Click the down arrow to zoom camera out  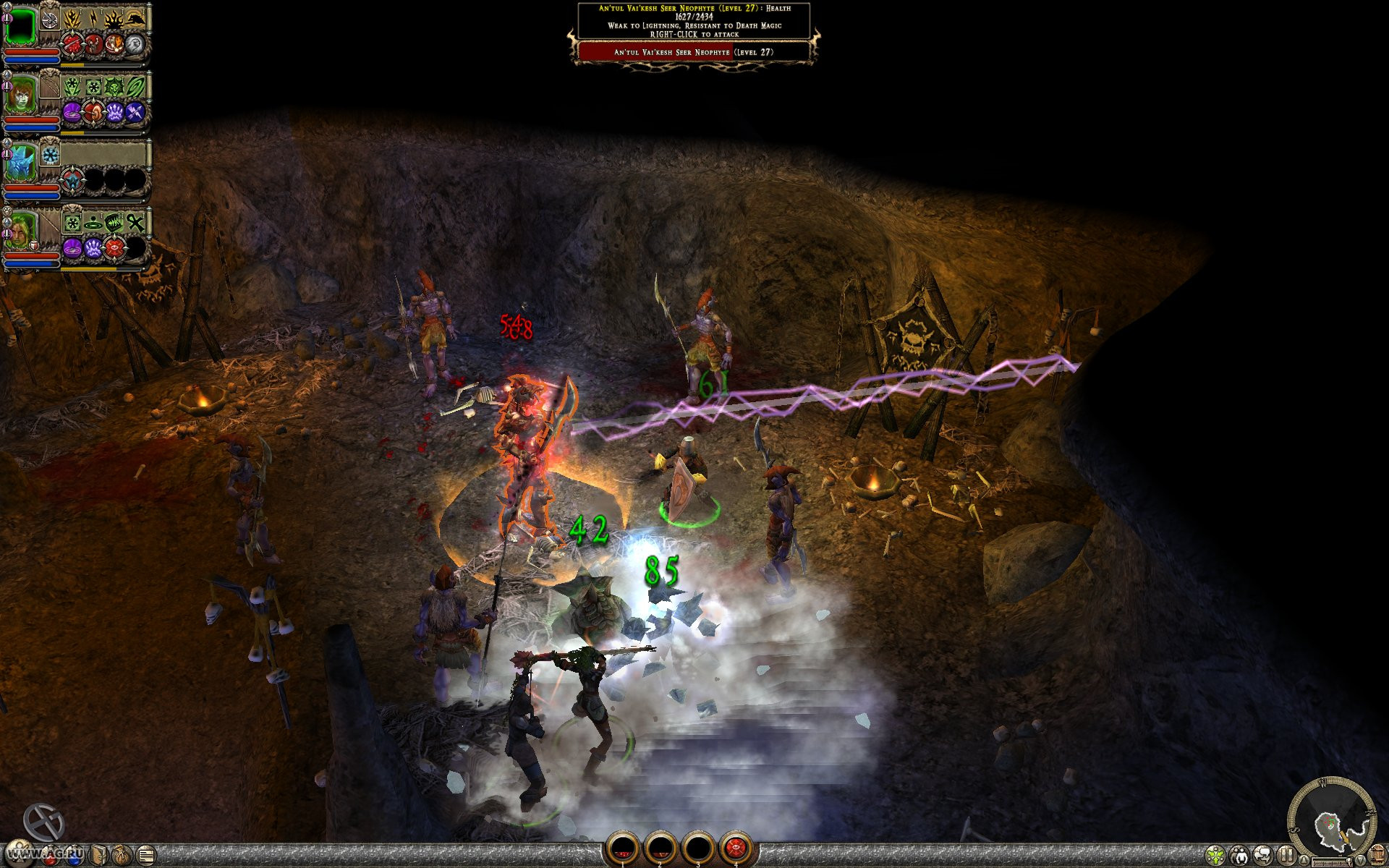[x=1361, y=860]
